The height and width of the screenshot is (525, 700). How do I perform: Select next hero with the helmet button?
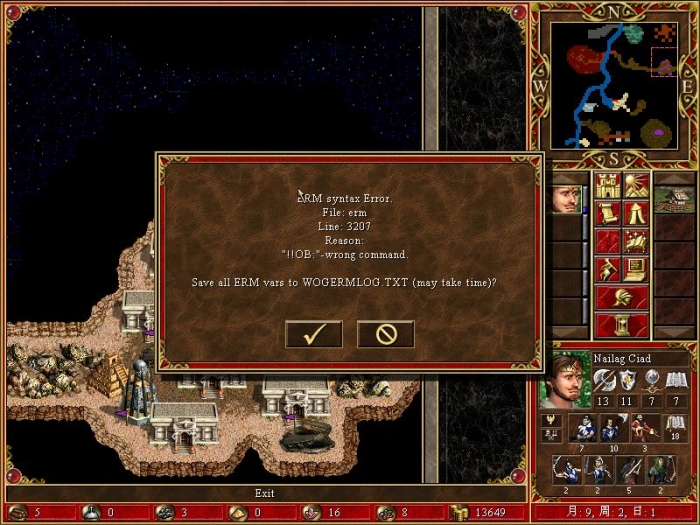point(621,297)
